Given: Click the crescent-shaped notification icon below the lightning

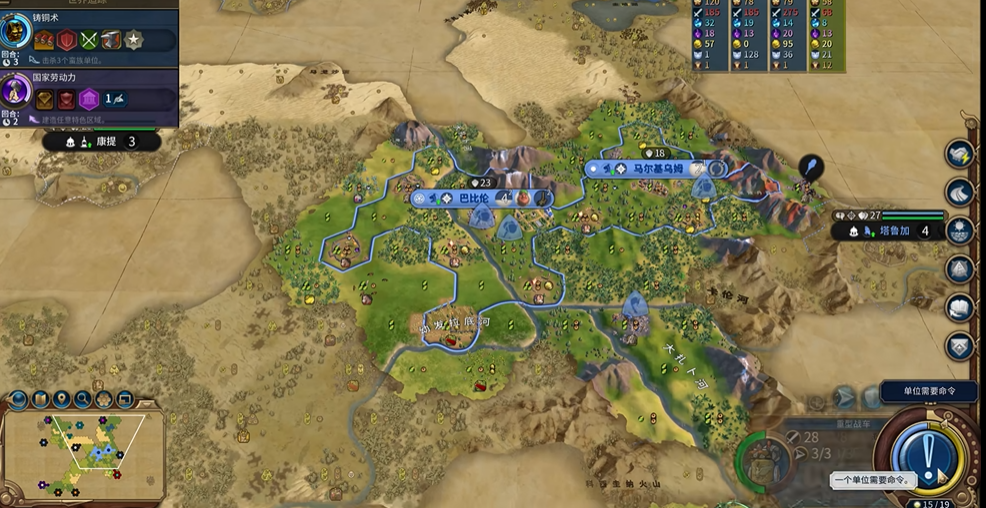Looking at the screenshot, I should coord(960,192).
